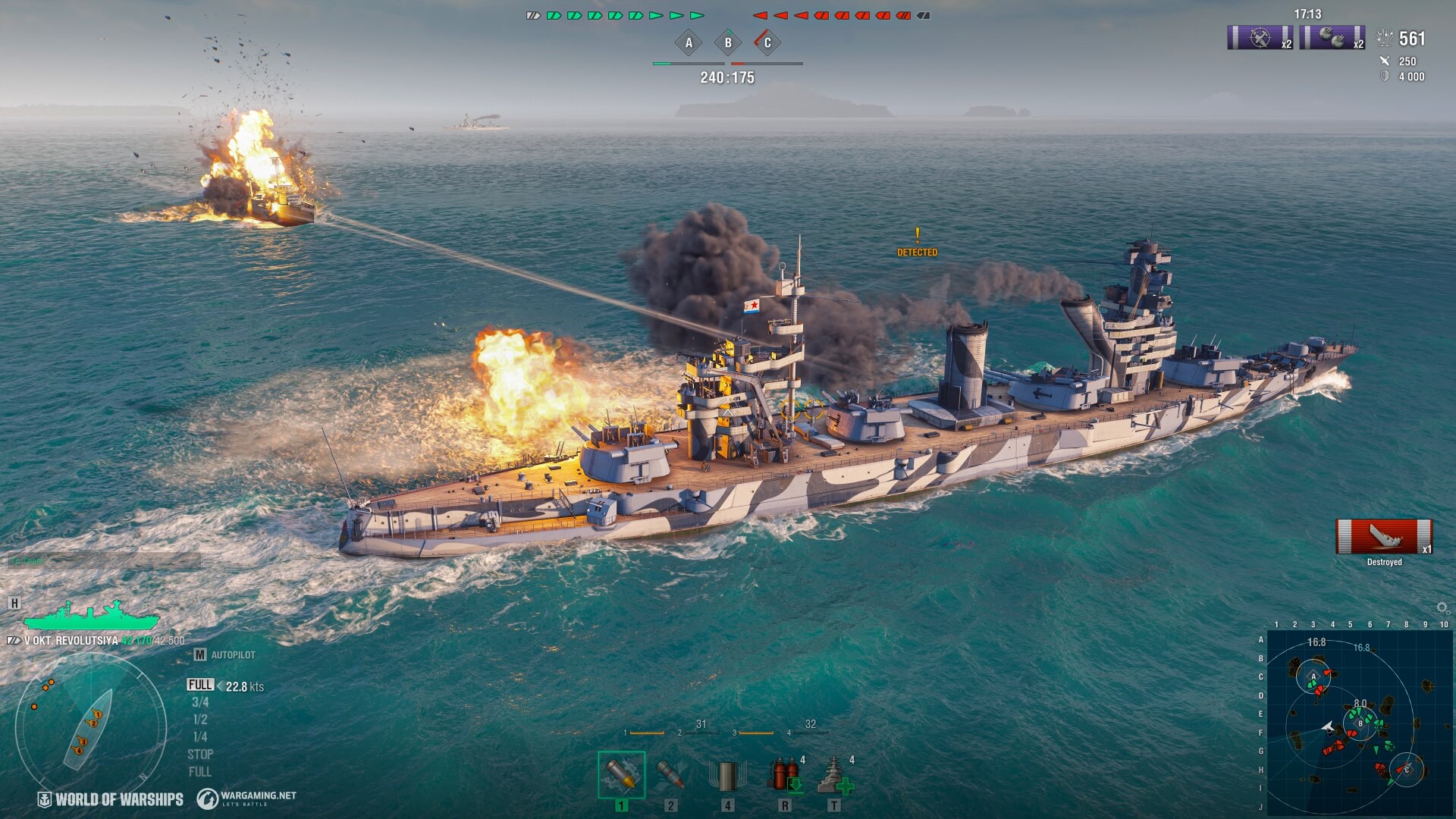Set engine telegraph to STOP

200,755
